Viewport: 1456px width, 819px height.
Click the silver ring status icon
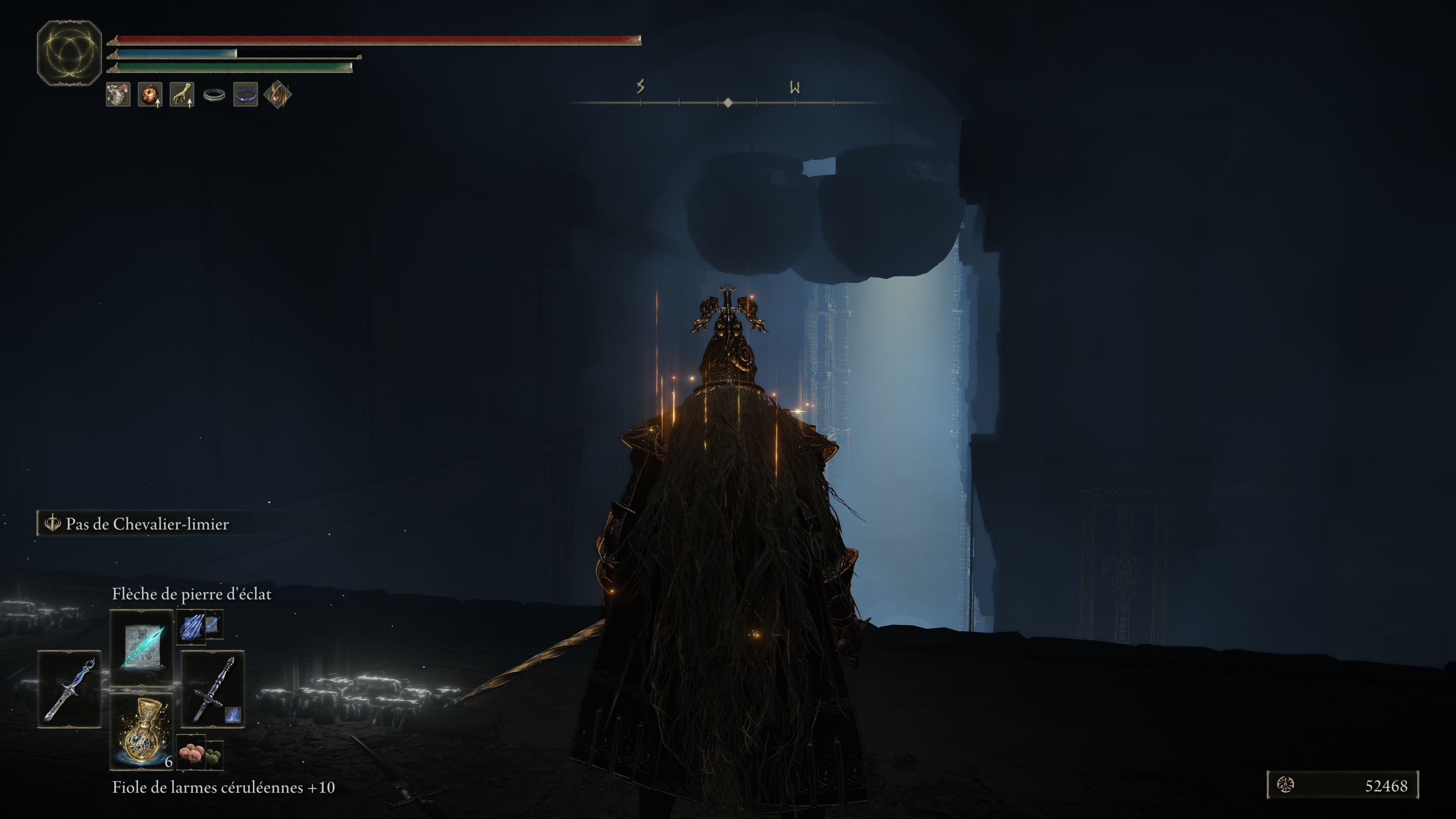(x=214, y=95)
